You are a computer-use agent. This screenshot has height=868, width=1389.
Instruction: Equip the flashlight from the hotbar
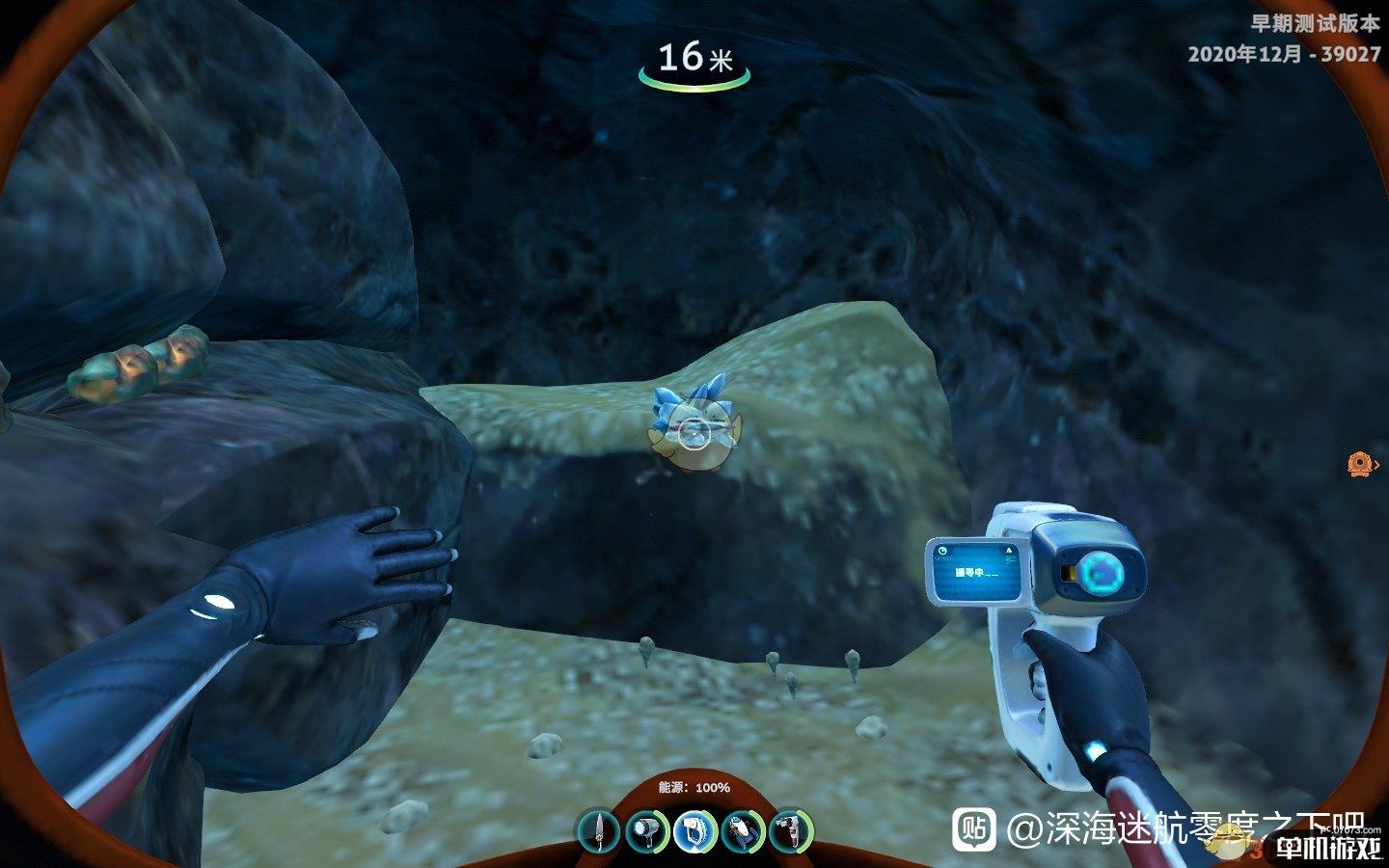[x=645, y=830]
